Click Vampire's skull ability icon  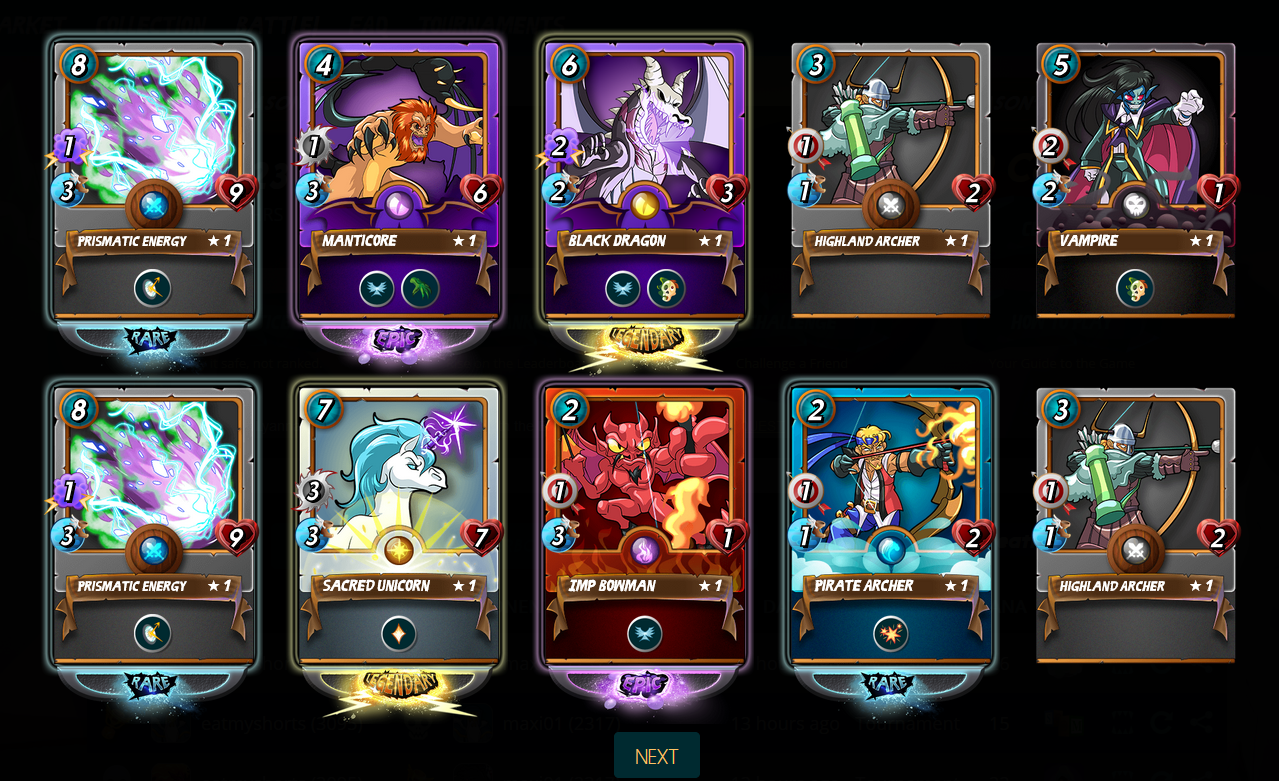coord(1135,289)
